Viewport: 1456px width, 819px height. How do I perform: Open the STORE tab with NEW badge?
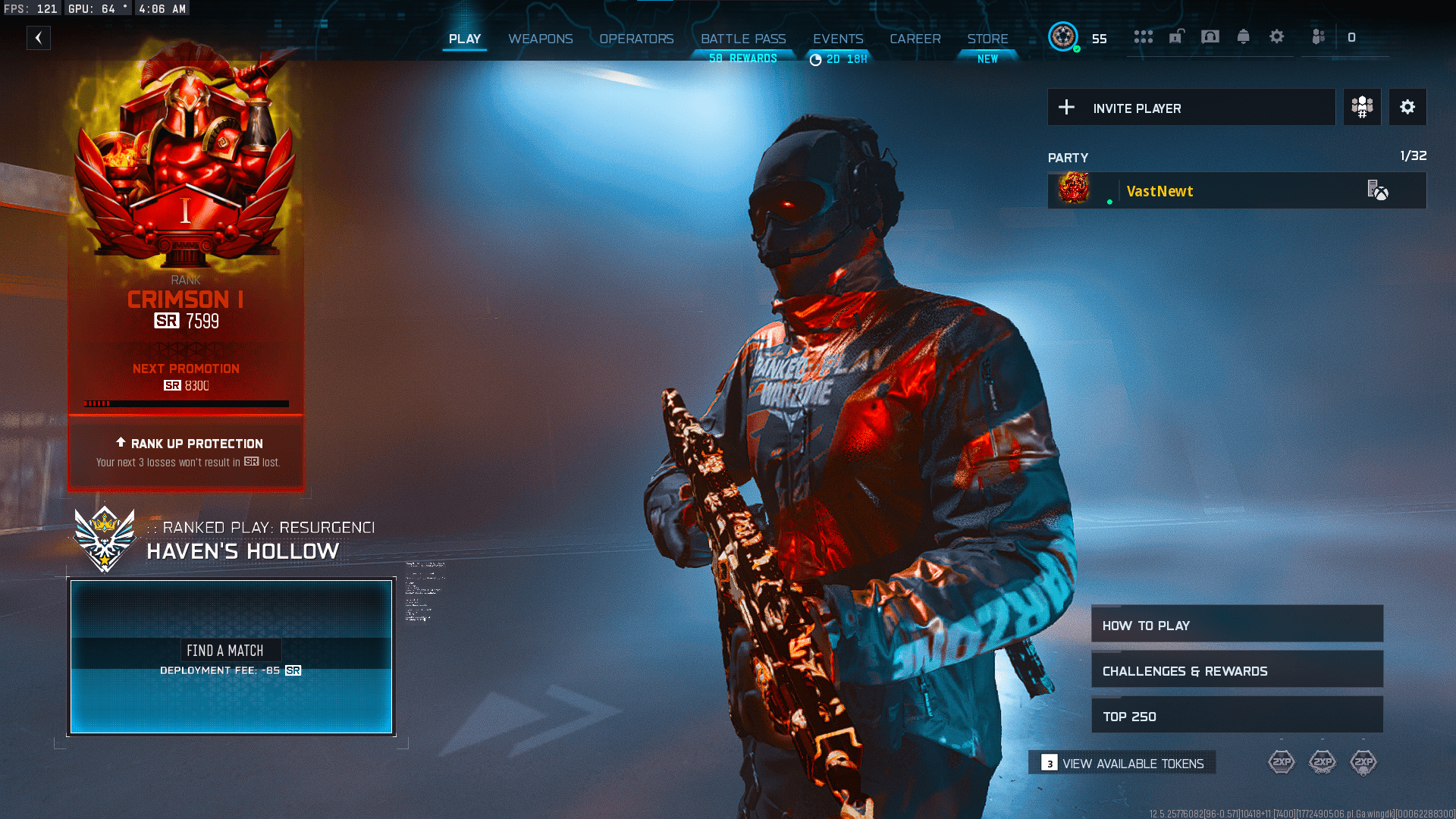point(987,39)
